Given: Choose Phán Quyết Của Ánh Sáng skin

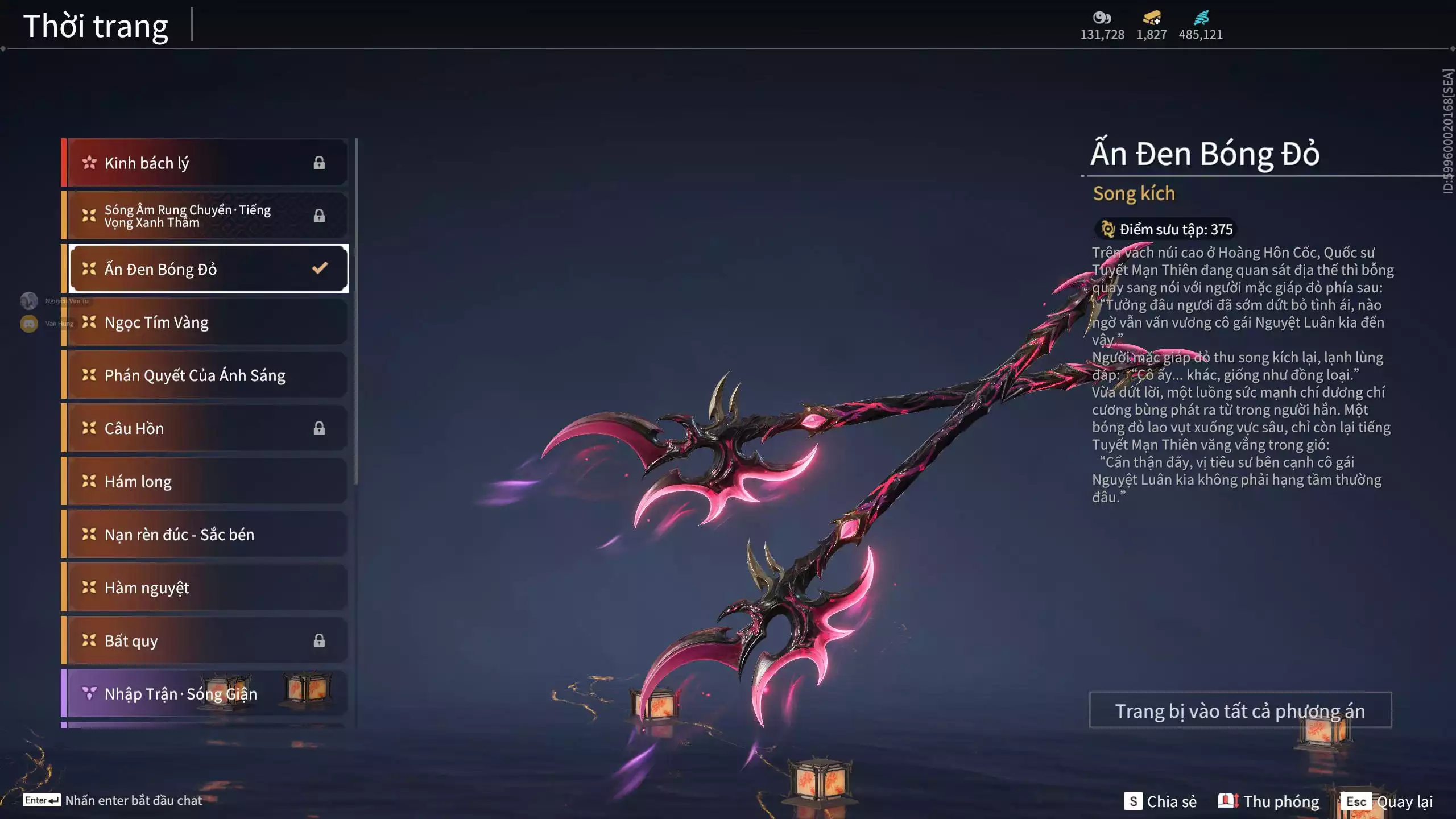Looking at the screenshot, I should (205, 375).
